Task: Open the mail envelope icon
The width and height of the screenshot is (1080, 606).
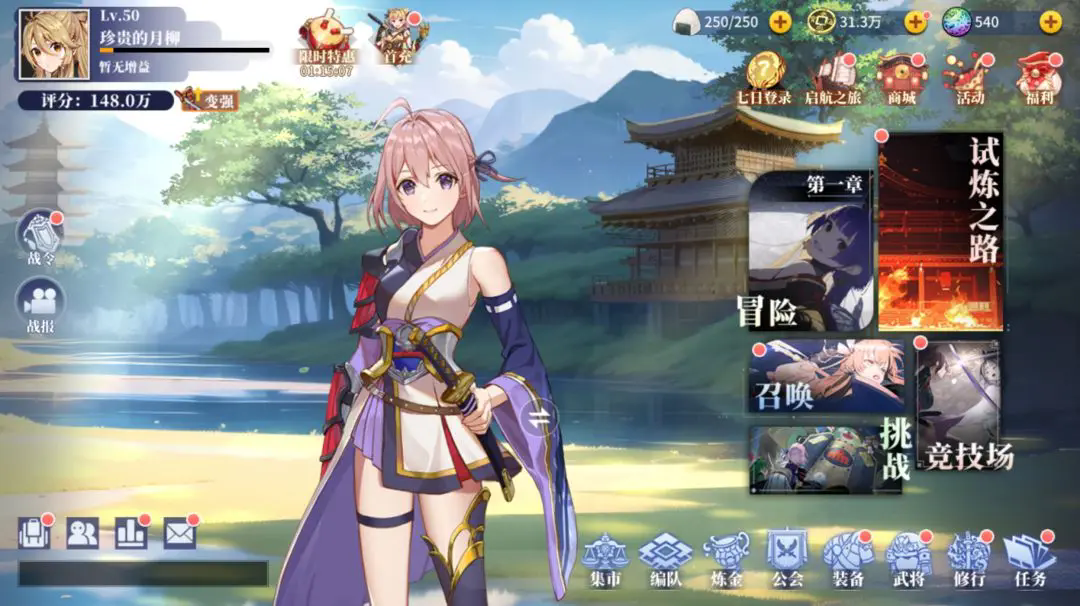Action: (179, 533)
